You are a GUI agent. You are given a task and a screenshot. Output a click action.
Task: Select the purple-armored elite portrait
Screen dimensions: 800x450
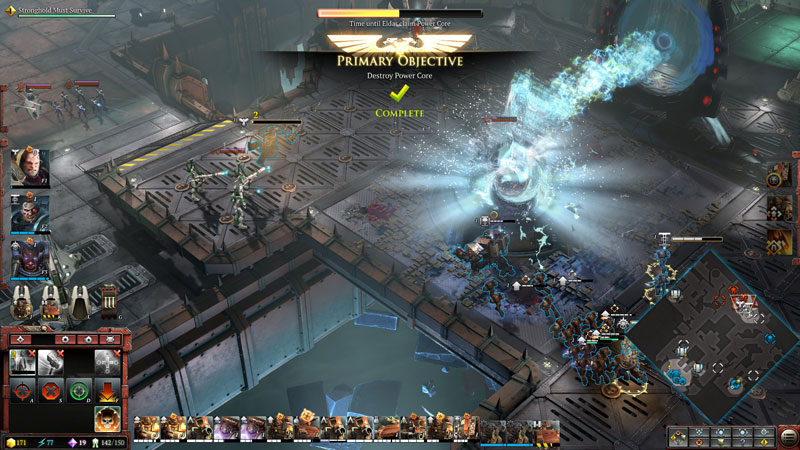(29, 256)
